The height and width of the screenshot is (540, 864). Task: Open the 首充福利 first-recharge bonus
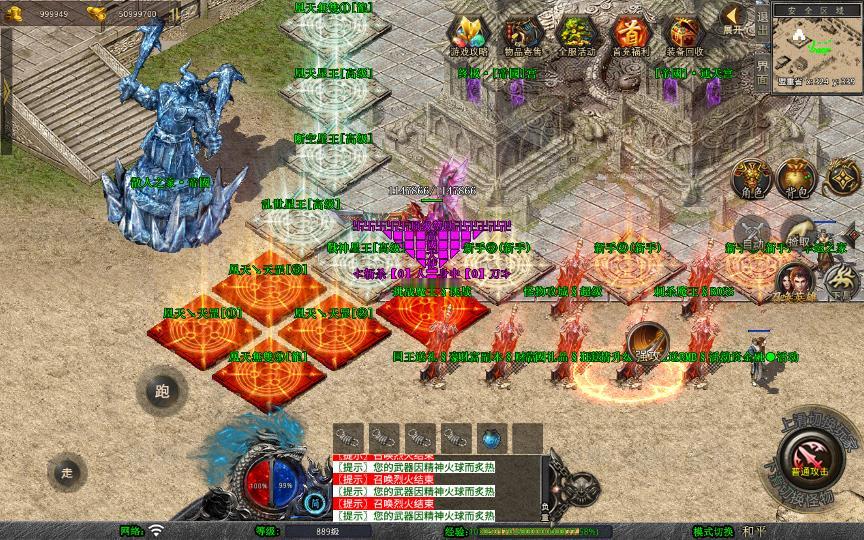[x=630, y=35]
